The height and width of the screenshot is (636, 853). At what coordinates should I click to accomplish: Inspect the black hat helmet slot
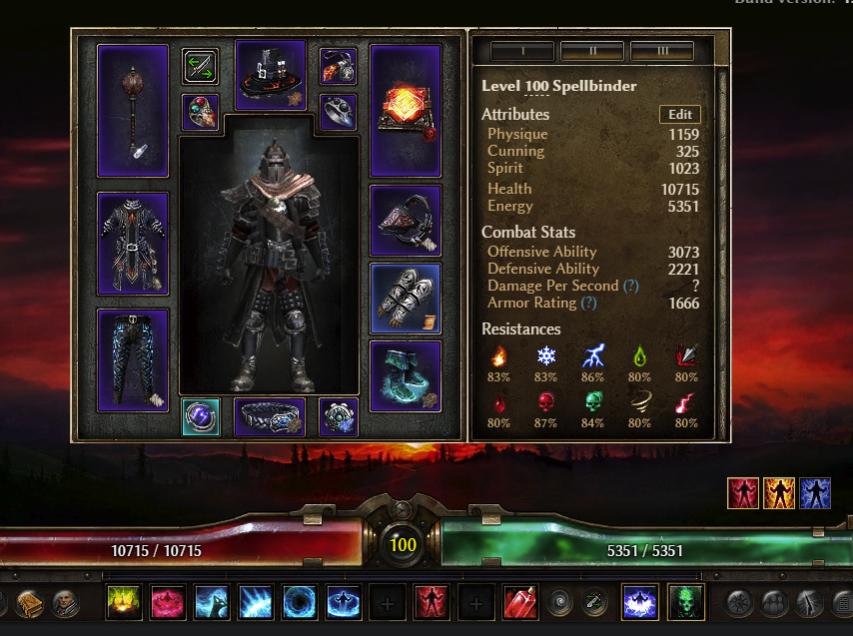(270, 74)
